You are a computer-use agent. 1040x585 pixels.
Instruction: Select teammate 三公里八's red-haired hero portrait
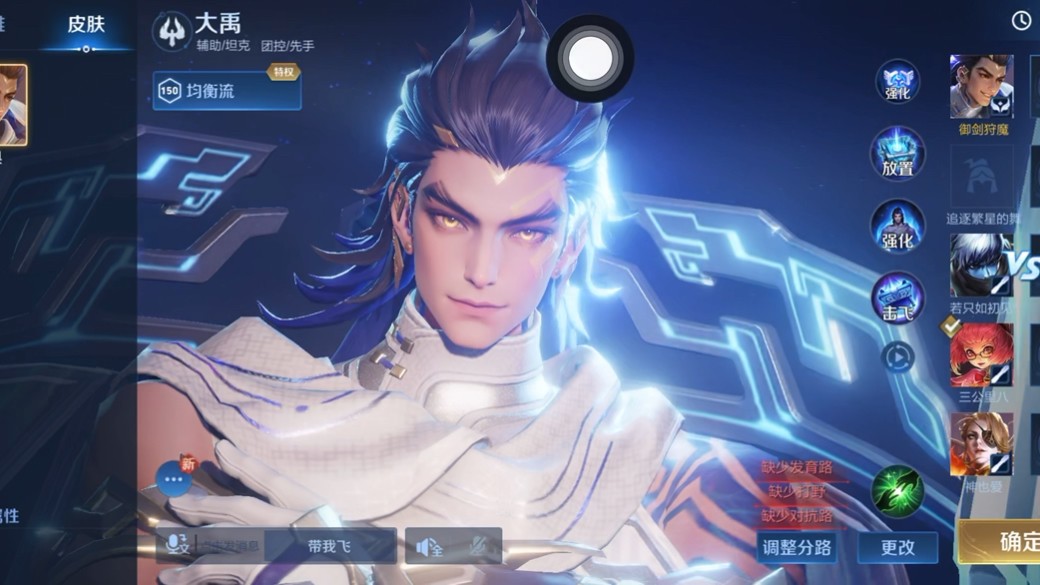[x=981, y=354]
